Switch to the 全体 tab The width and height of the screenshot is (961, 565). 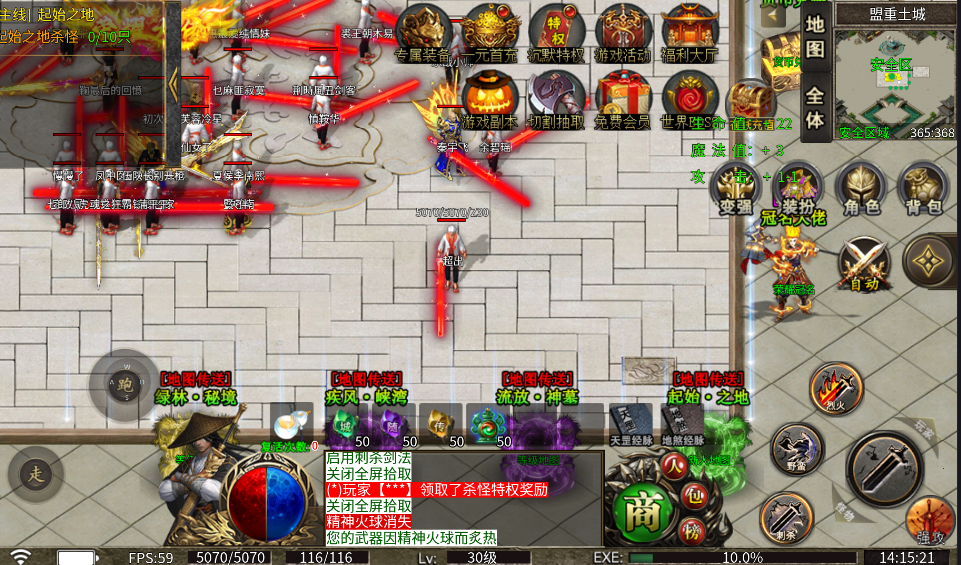tap(815, 109)
